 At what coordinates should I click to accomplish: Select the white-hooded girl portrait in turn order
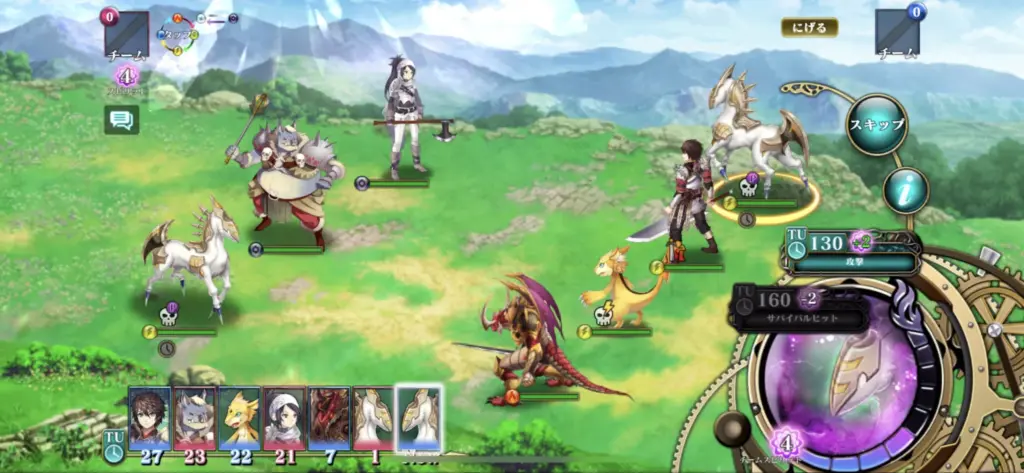pyautogui.click(x=284, y=417)
